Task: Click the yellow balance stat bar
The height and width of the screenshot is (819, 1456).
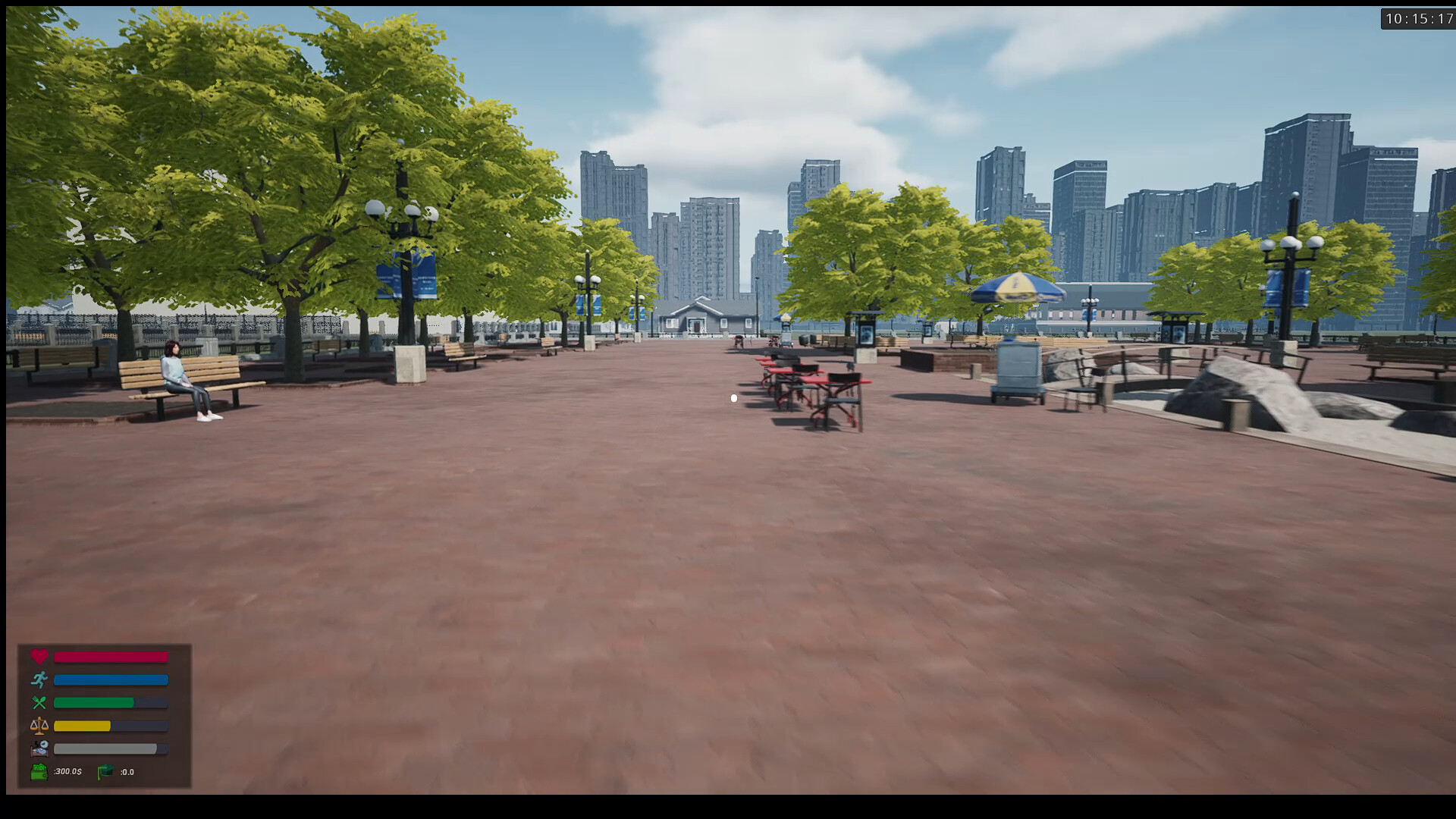Action: 82,725
